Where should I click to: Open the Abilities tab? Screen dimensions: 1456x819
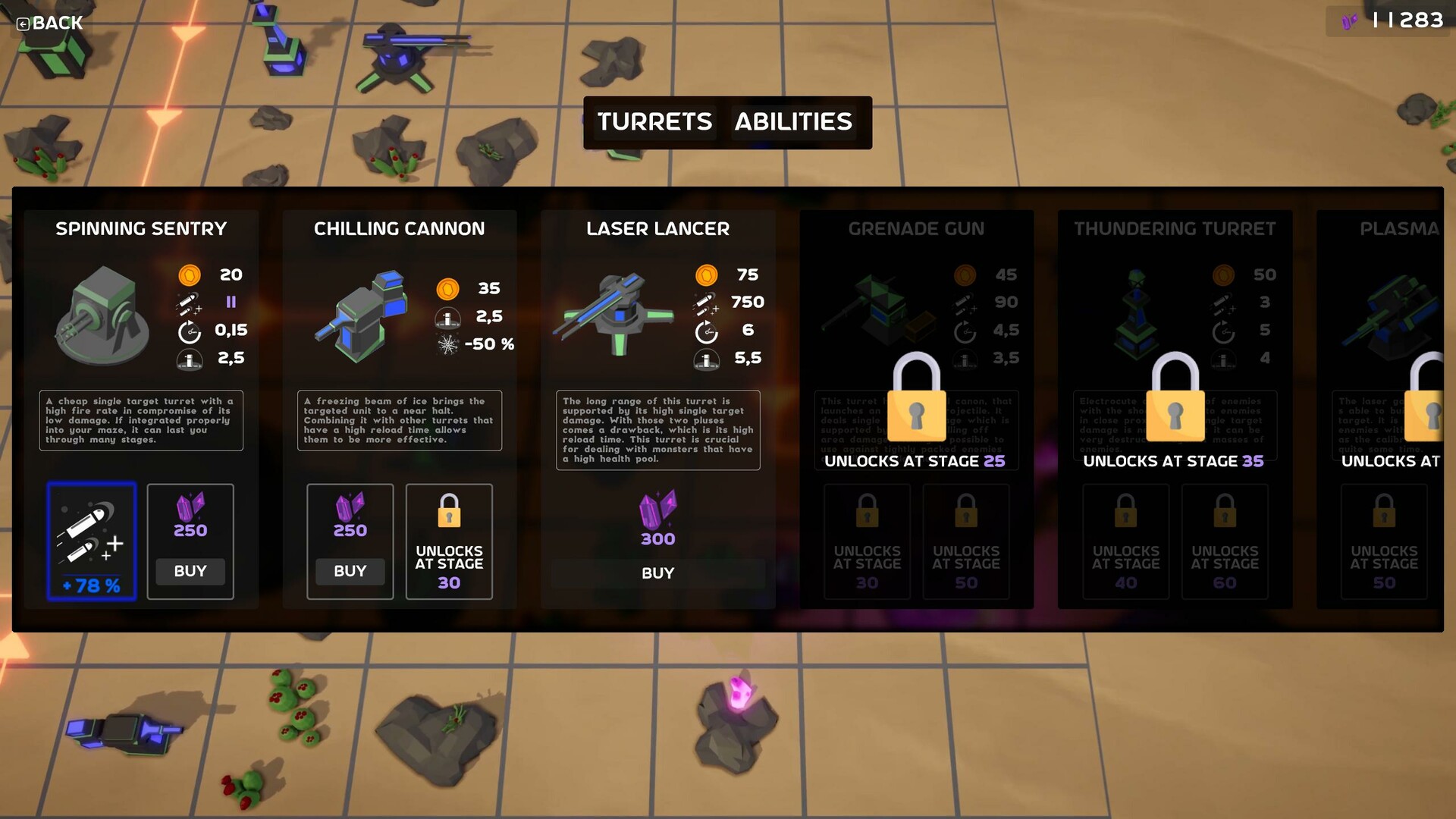tap(793, 122)
